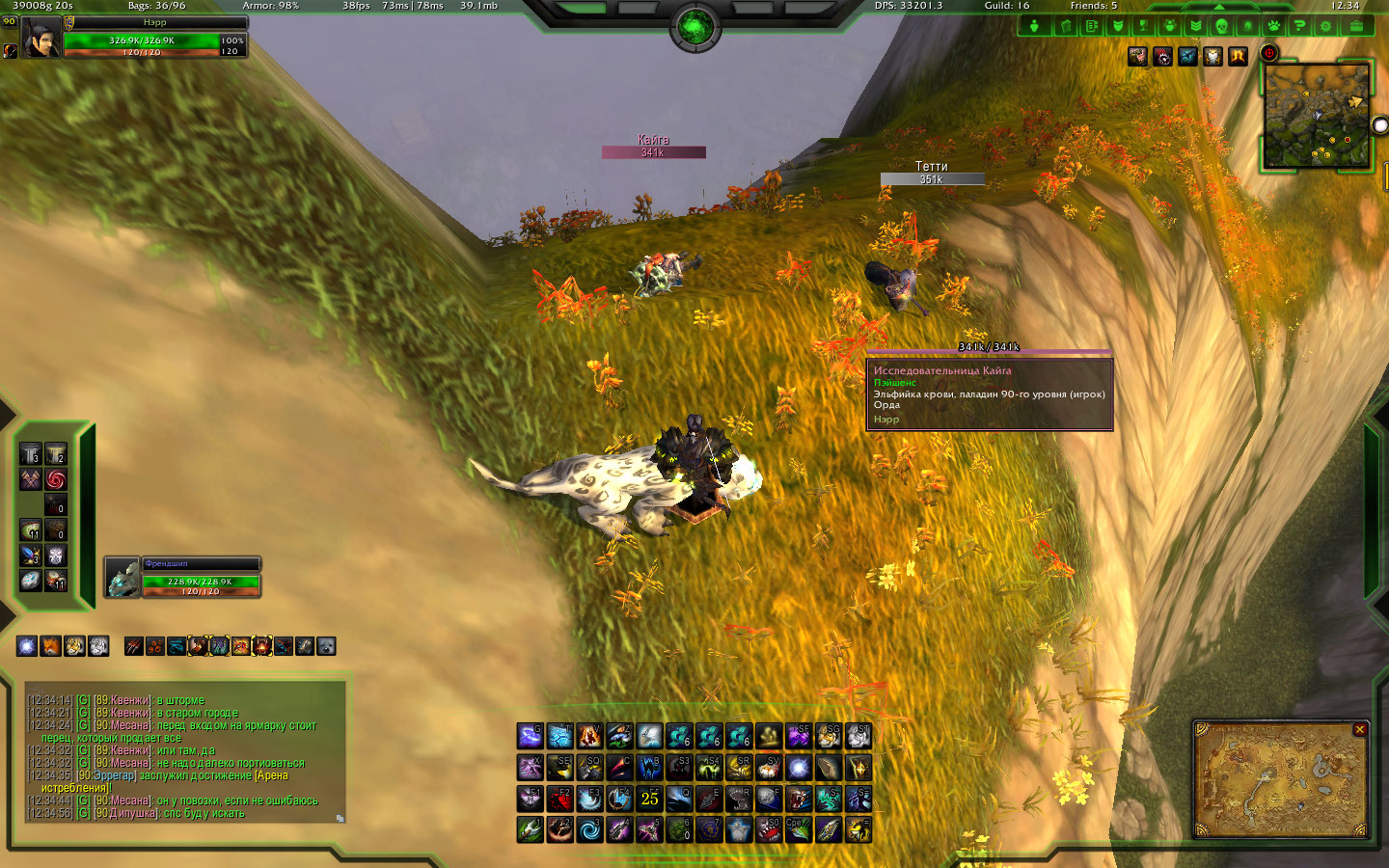Activate the frost crack ability bound to T
Image resolution: width=1389 pixels, height=868 pixels.
[x=559, y=737]
